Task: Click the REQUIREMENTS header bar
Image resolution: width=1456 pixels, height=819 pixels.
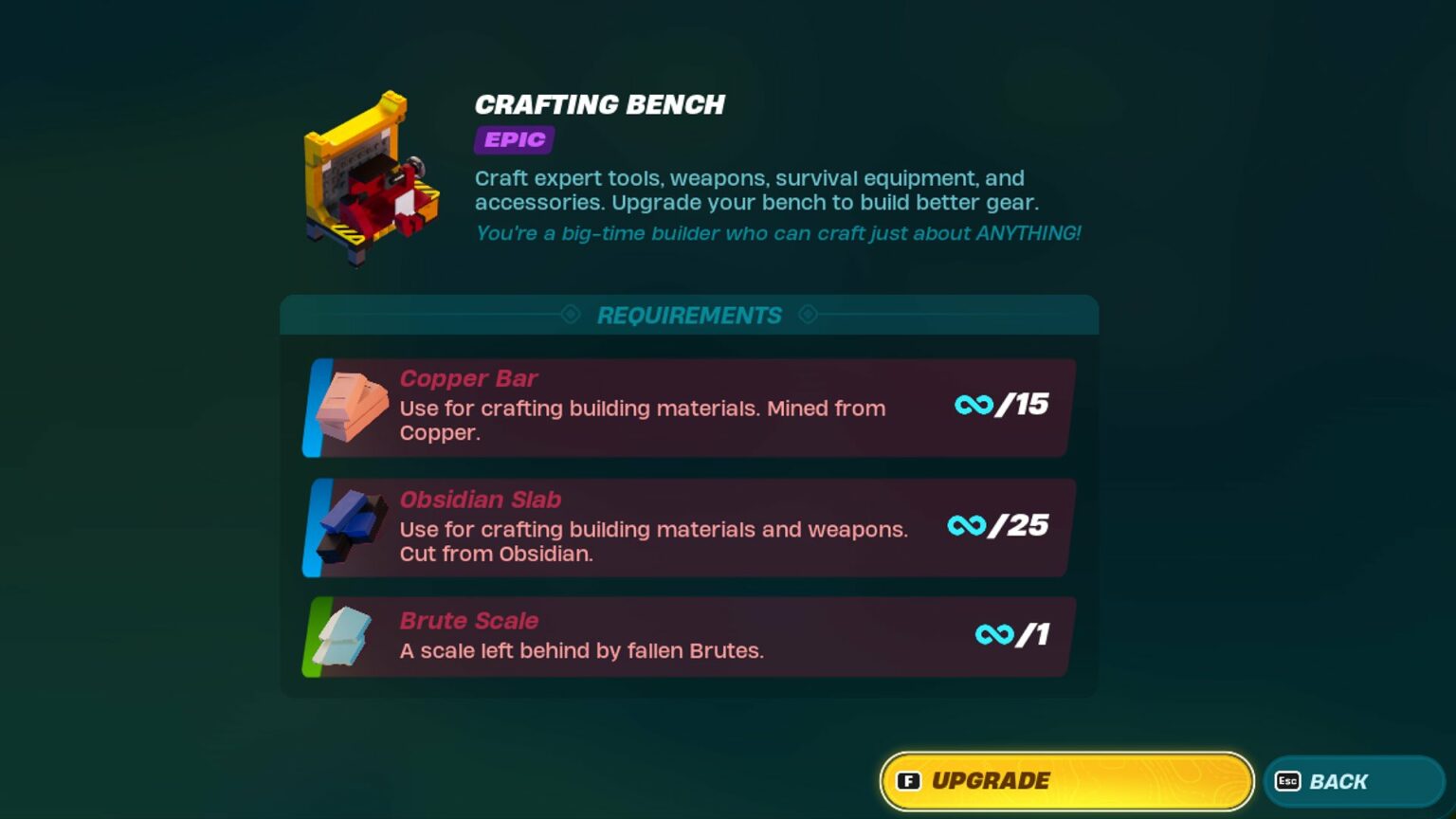Action: coord(689,315)
